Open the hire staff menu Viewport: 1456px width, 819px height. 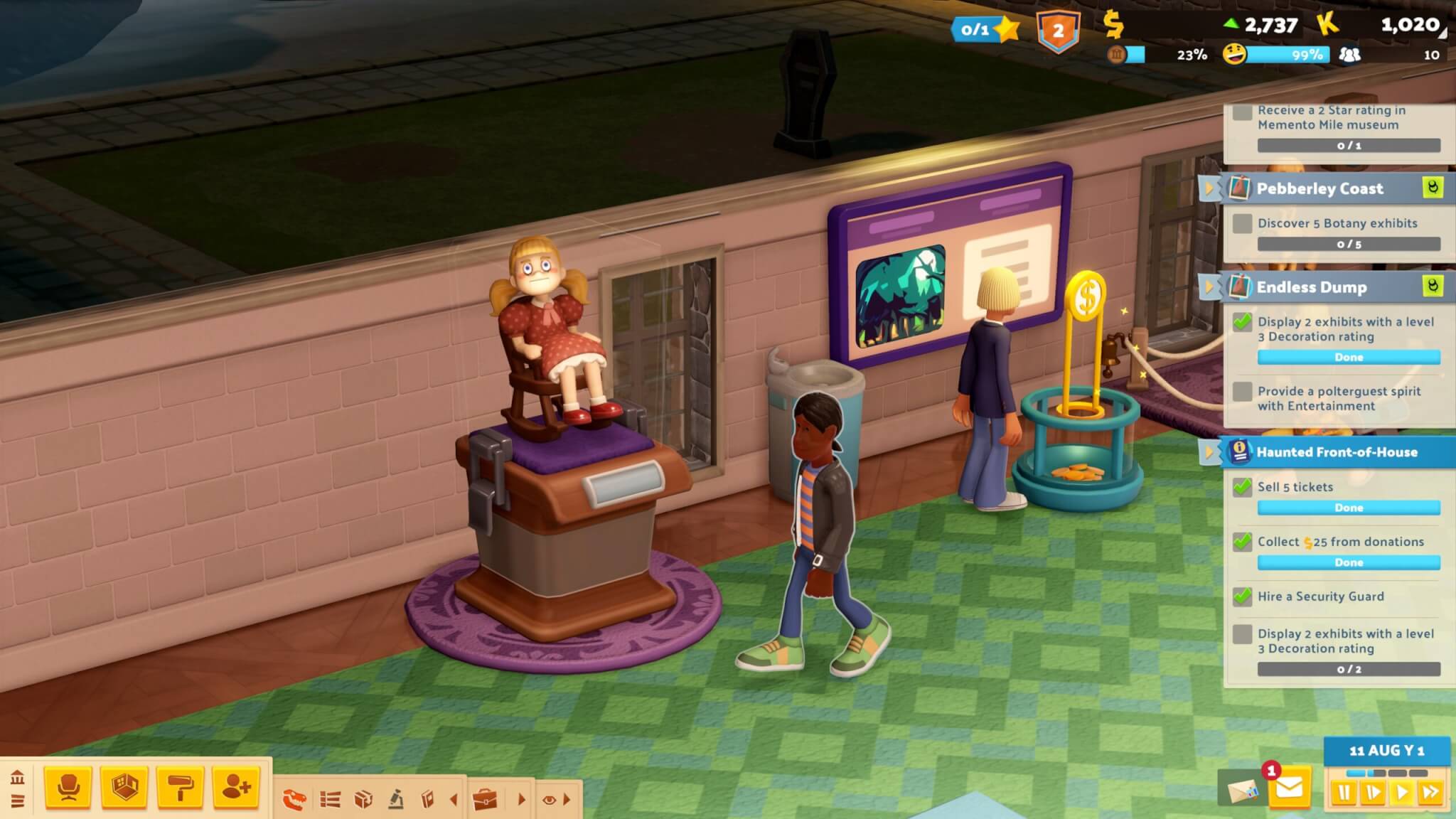(236, 788)
